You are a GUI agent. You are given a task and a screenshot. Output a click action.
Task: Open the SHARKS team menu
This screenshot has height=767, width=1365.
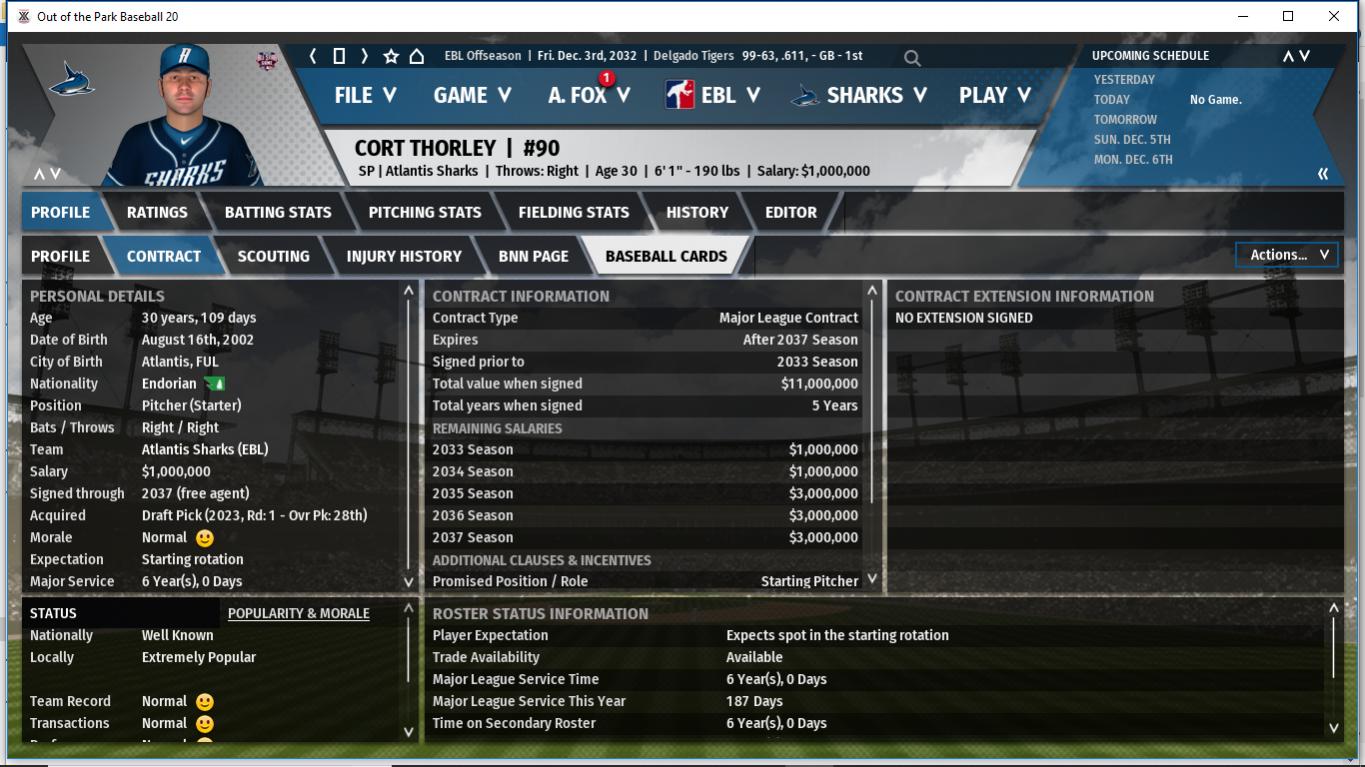coord(859,95)
